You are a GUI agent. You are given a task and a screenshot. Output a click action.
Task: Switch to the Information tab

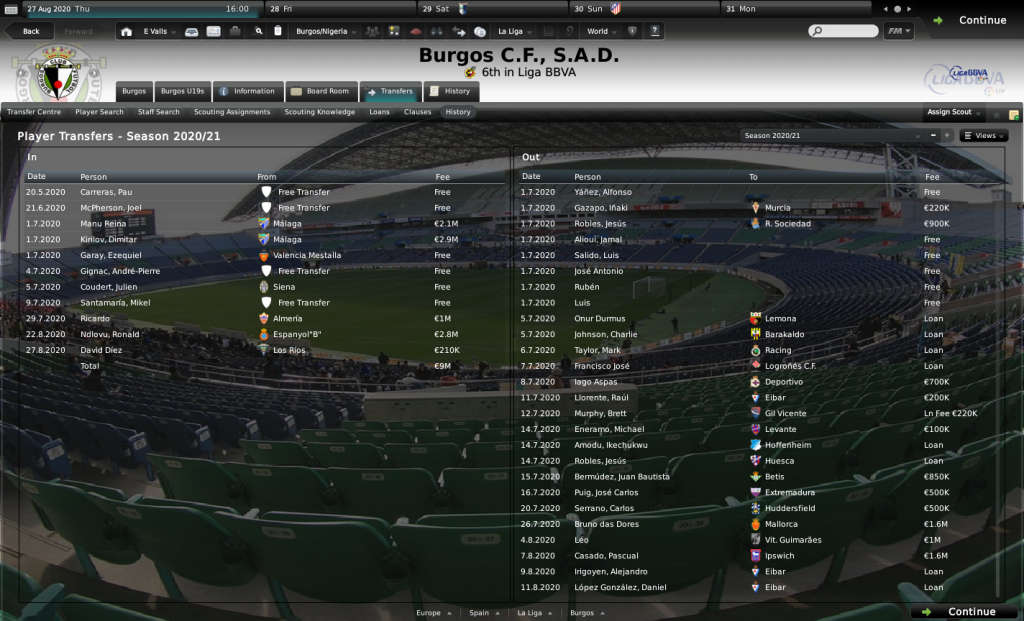click(247, 91)
